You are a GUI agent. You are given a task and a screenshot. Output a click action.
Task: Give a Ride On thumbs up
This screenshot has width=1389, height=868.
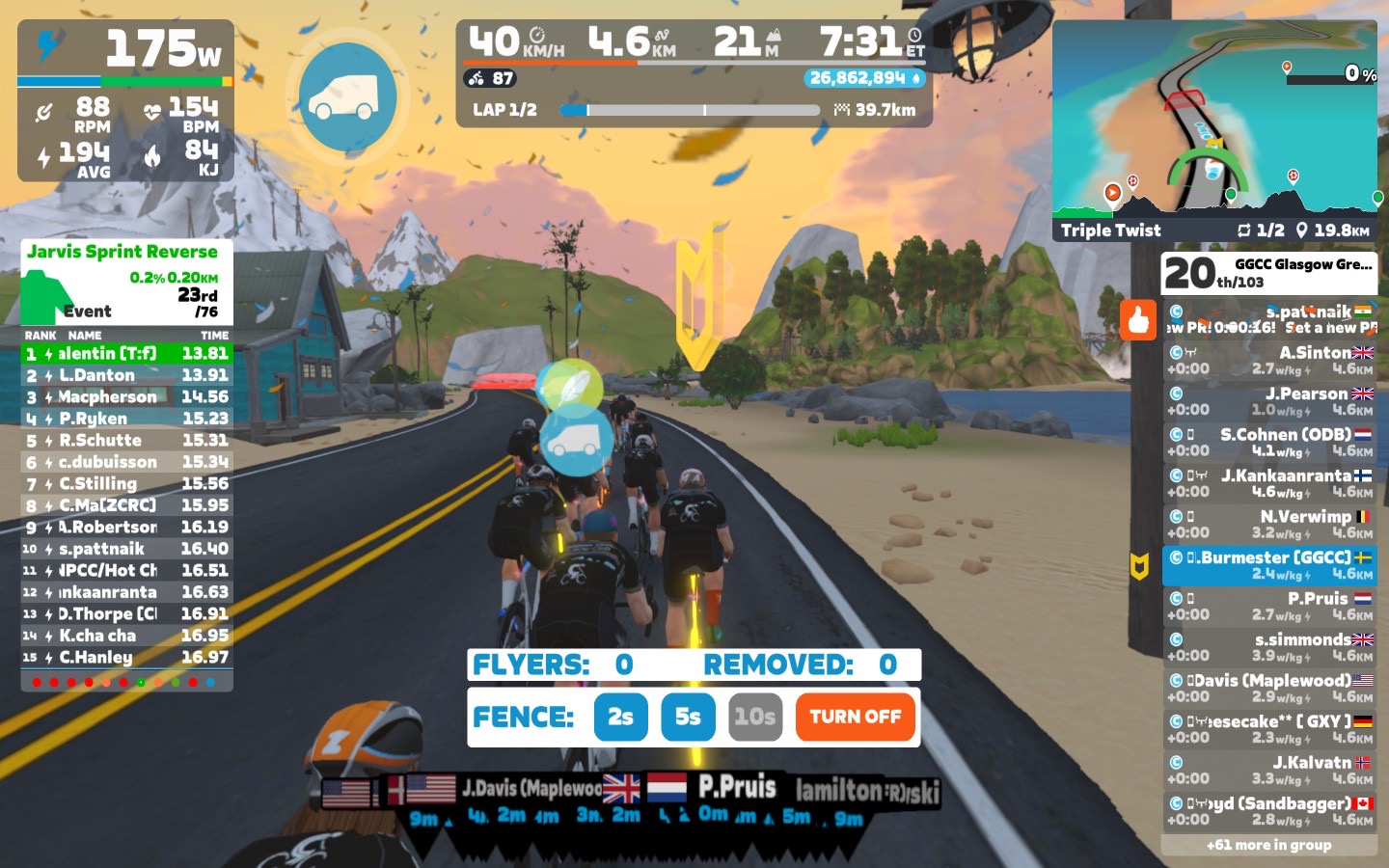(1138, 319)
